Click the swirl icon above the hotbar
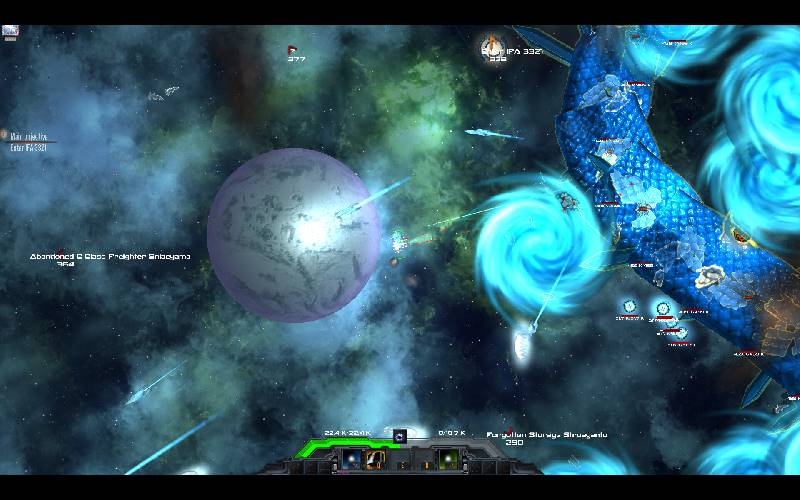Viewport: 800px width, 500px height. pos(399,437)
